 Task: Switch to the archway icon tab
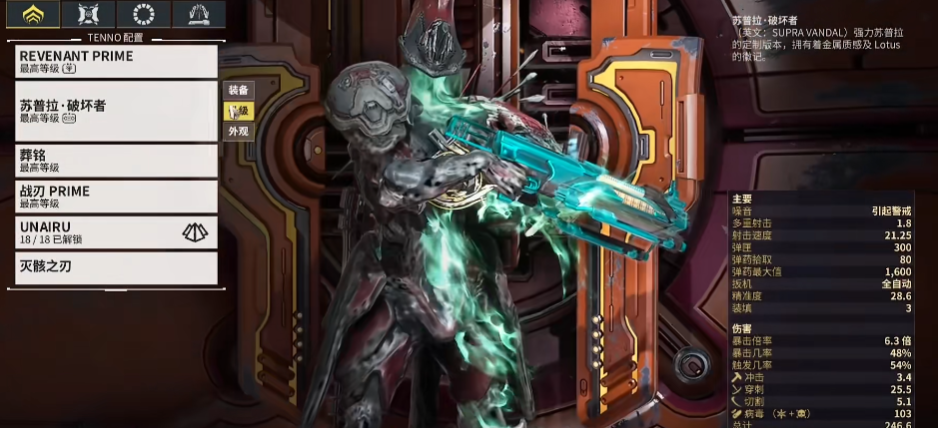pyautogui.click(x=198, y=14)
